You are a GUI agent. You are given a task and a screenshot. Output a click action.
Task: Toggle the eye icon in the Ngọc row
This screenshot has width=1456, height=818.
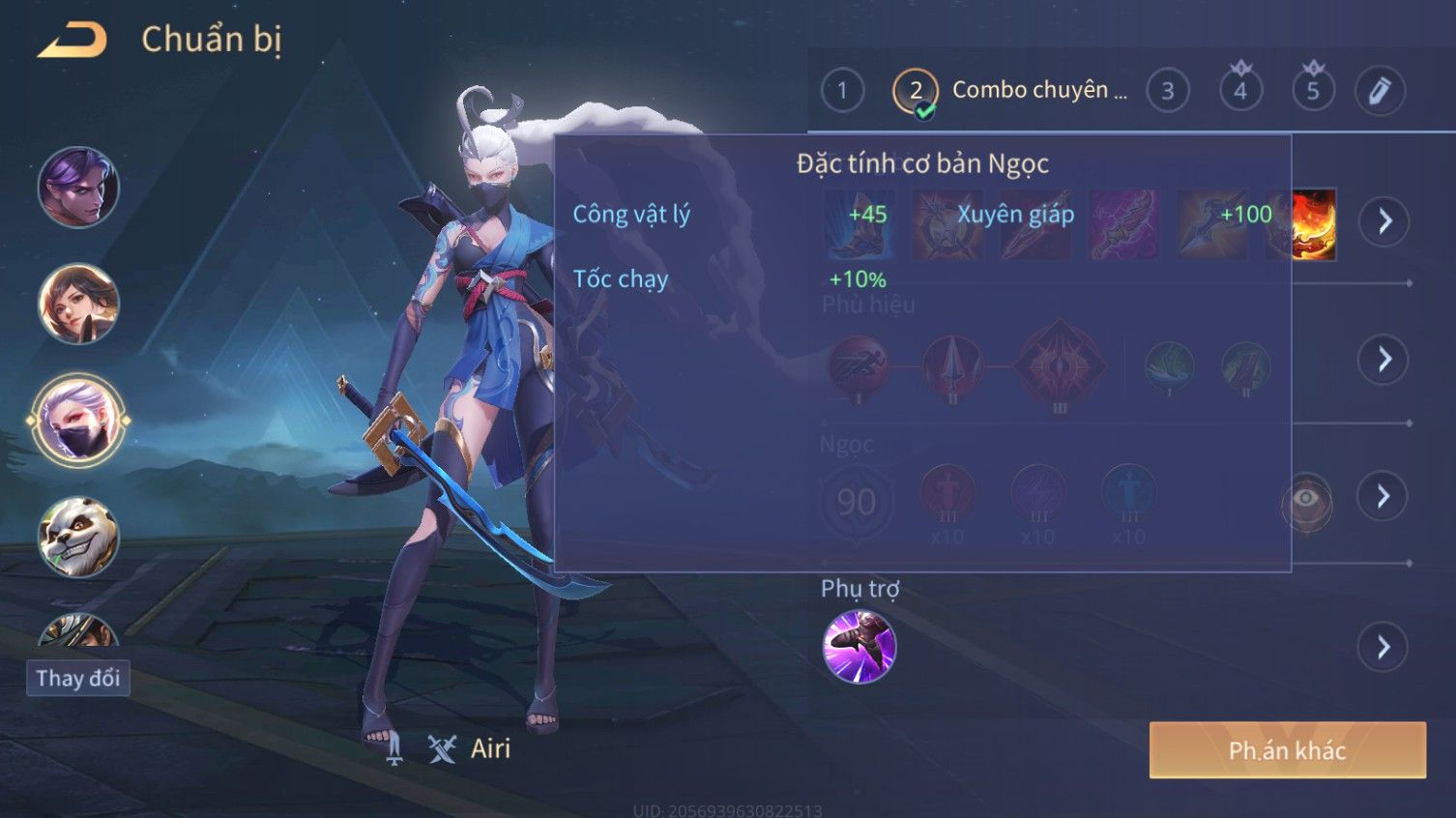click(x=1306, y=500)
